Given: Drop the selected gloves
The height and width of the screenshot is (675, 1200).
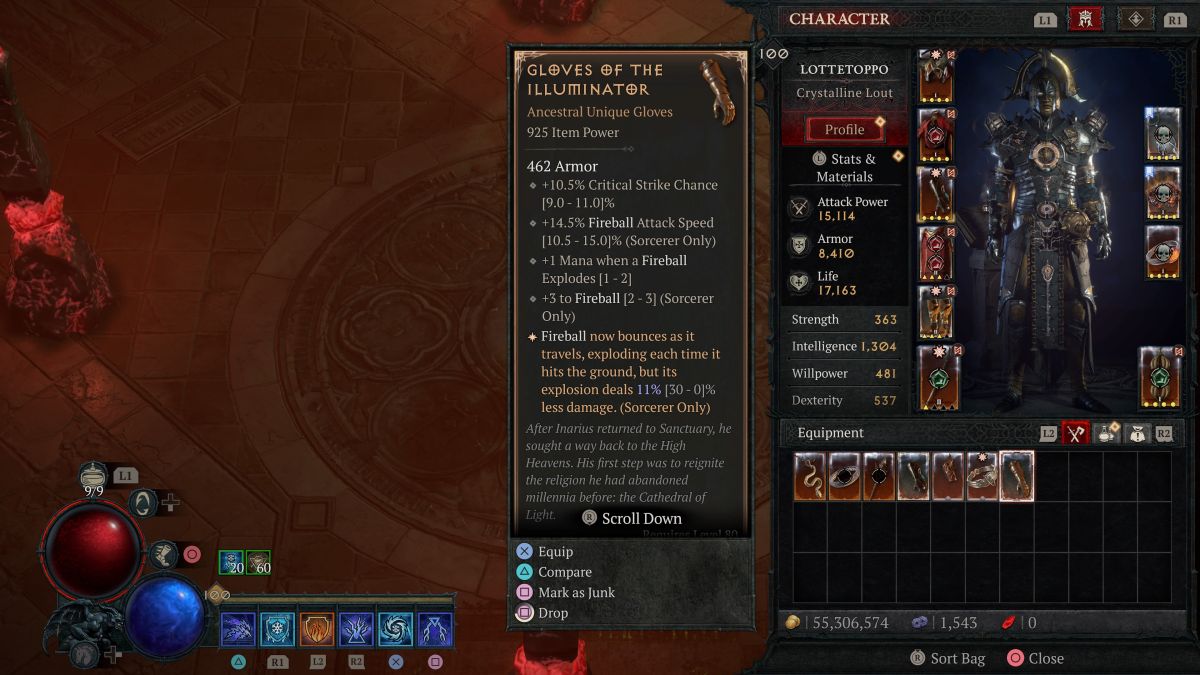Looking at the screenshot, I should (x=552, y=613).
